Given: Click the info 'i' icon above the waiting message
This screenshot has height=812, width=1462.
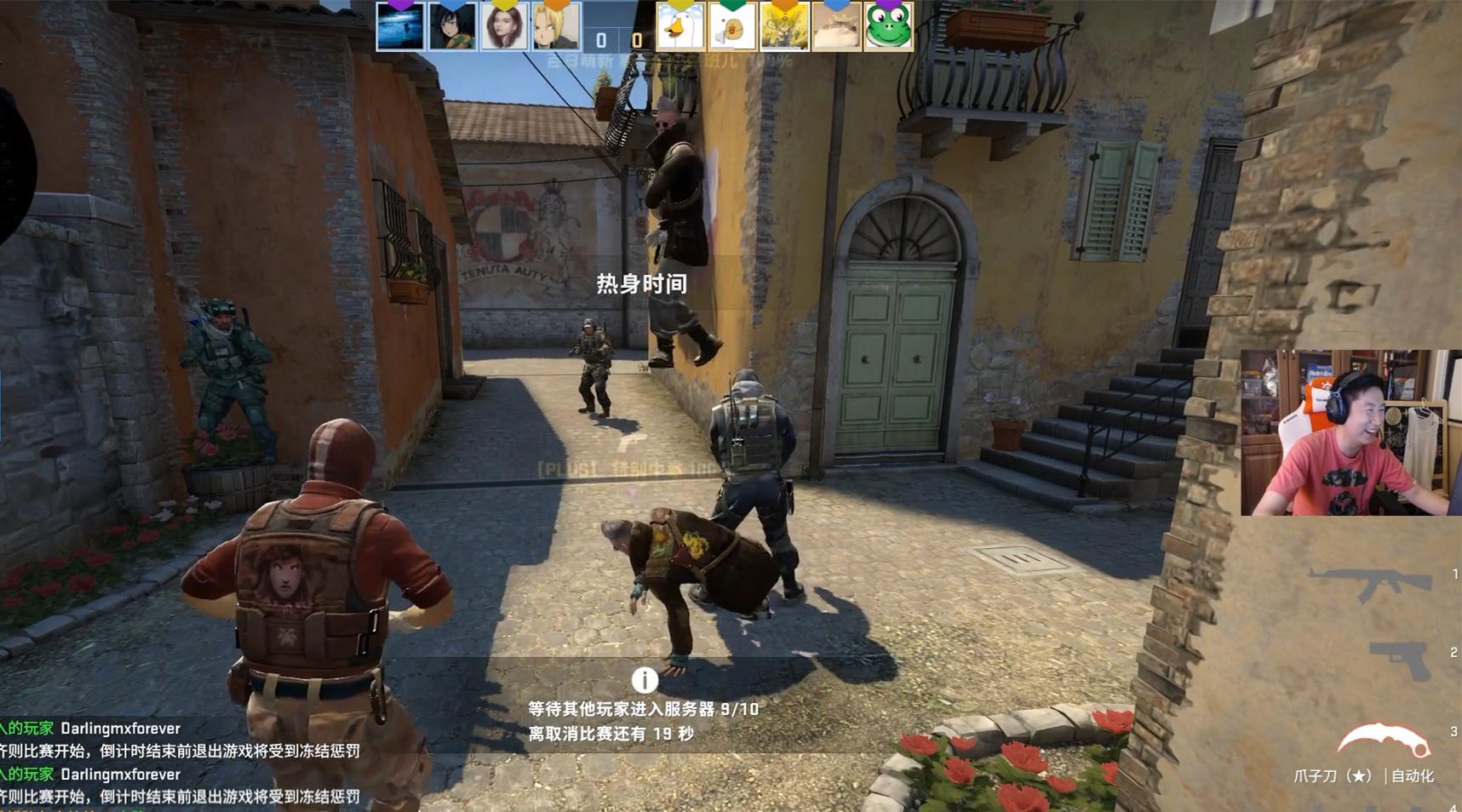Looking at the screenshot, I should [x=645, y=679].
